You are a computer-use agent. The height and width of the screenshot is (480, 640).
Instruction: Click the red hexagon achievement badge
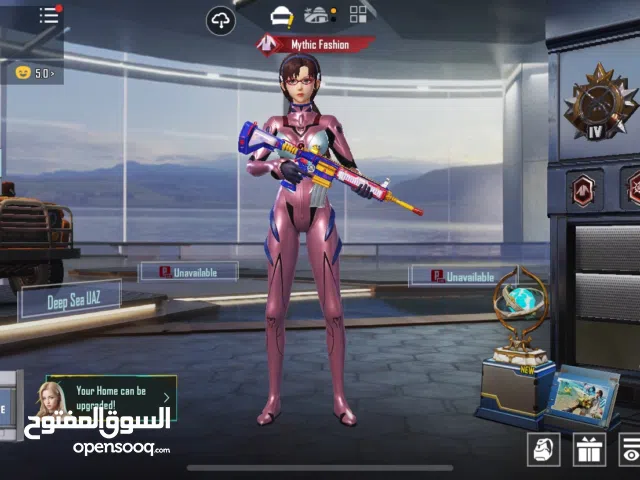pos(583,189)
